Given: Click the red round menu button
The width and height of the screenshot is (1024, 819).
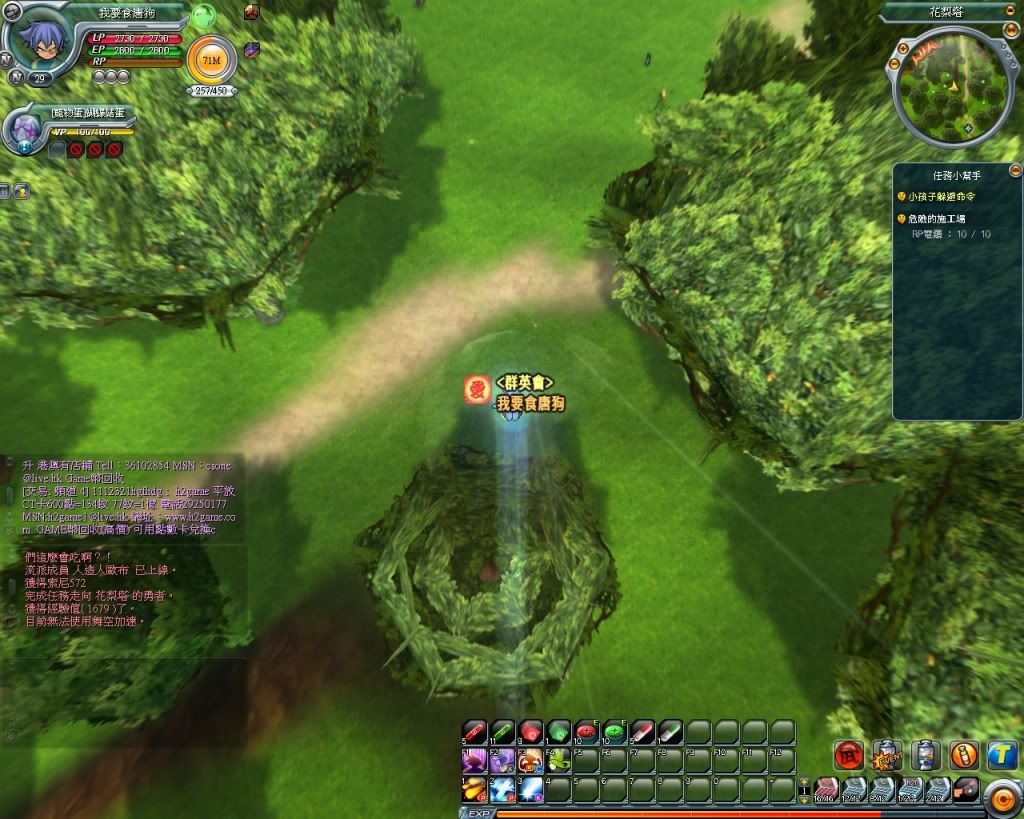Looking at the screenshot, I should [849, 755].
